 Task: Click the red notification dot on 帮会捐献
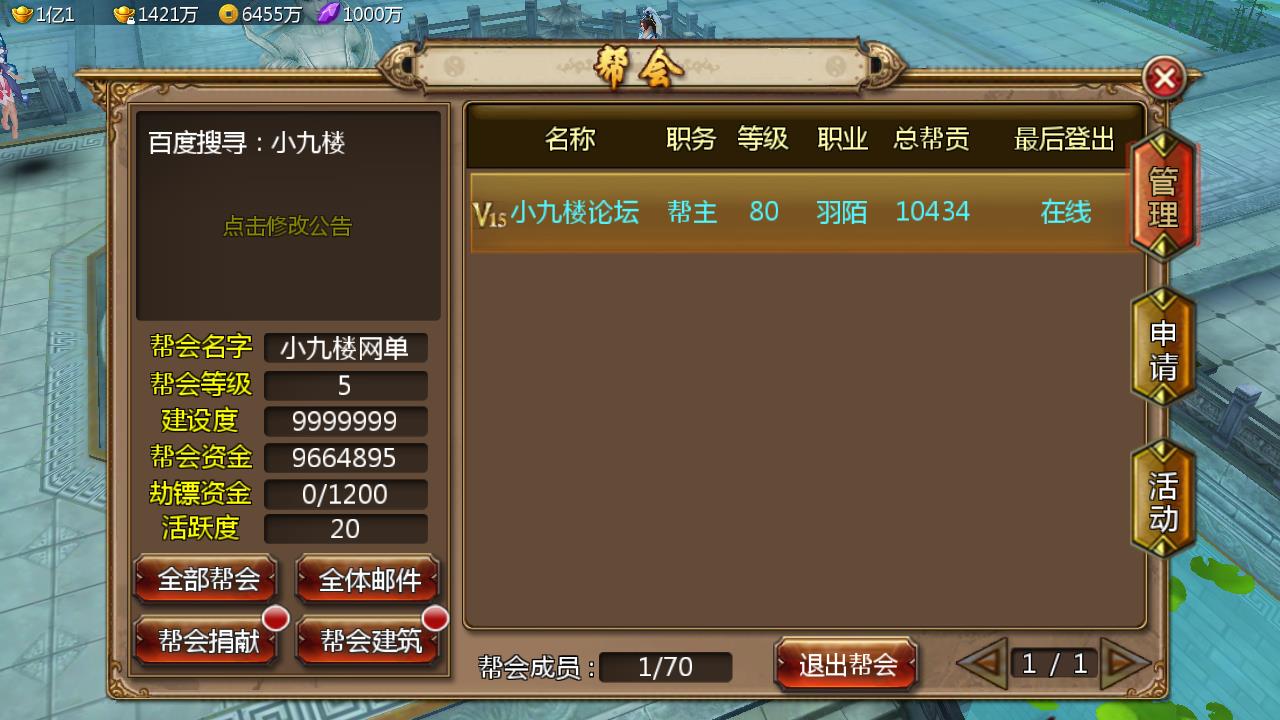pos(277,620)
